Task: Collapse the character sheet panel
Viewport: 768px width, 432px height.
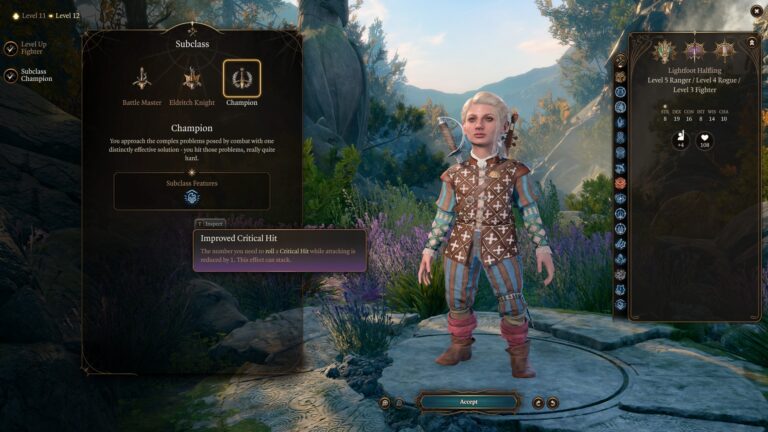Action: pyautogui.click(x=751, y=43)
